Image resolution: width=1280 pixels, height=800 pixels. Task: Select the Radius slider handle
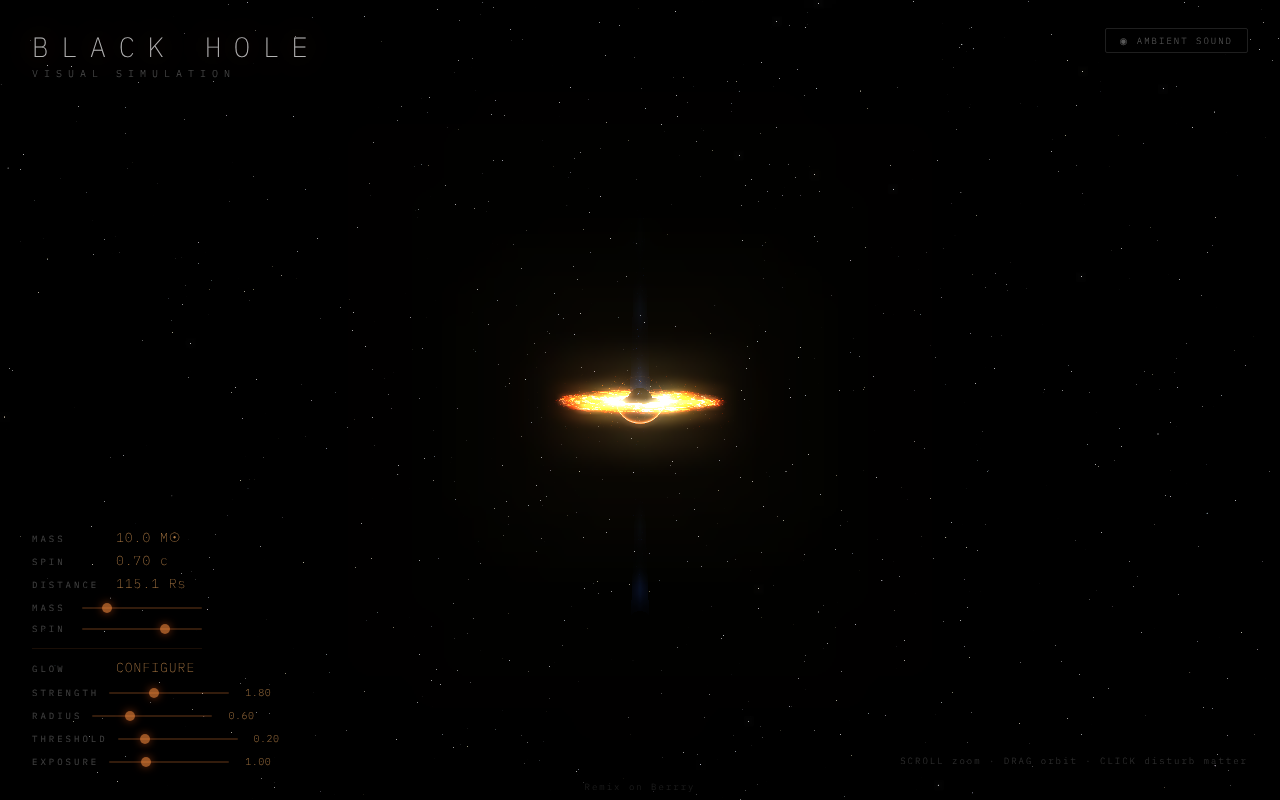click(129, 715)
